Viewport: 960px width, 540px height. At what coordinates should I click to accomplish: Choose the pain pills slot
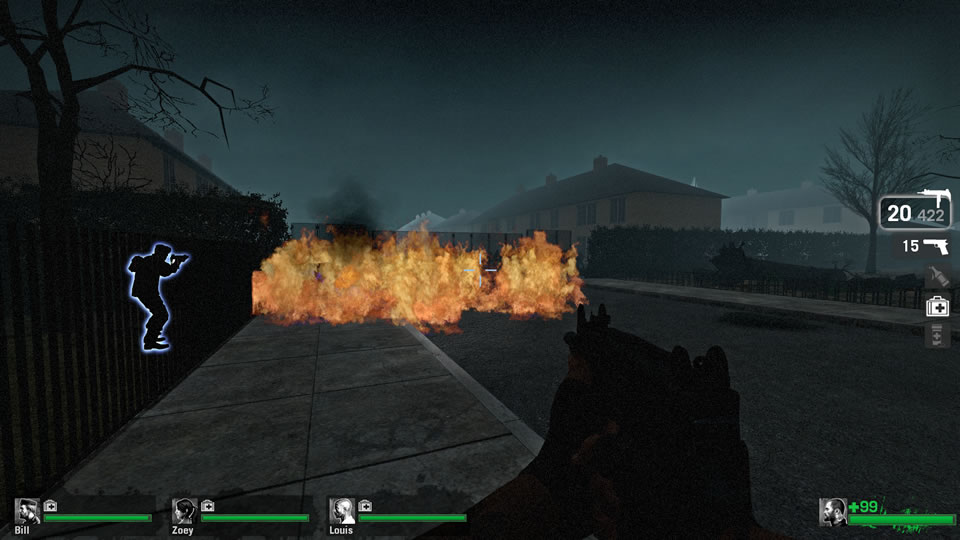coord(937,336)
